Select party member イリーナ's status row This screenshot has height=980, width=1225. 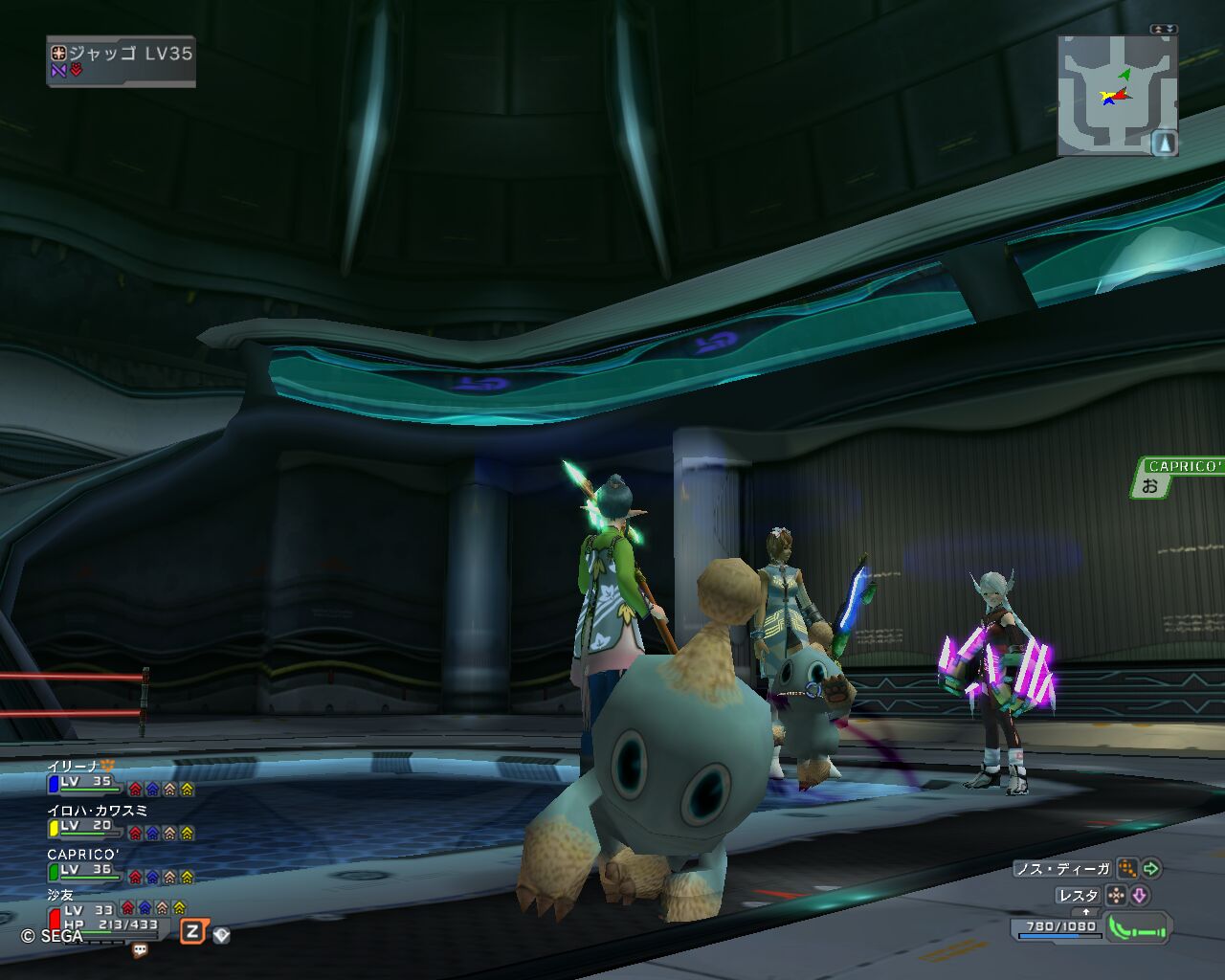pos(120,779)
